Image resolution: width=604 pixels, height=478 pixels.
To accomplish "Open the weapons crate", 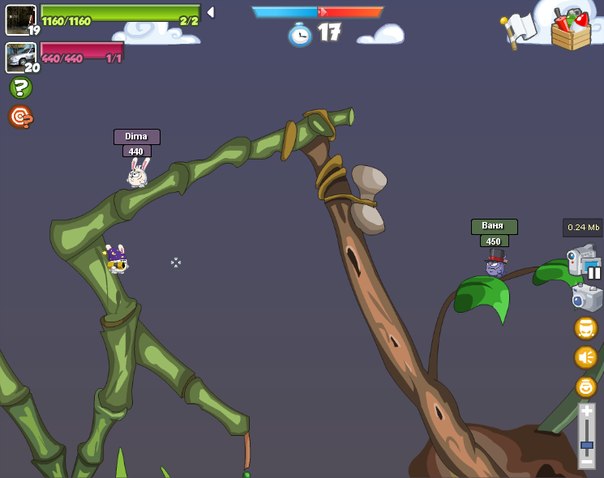I will (571, 29).
